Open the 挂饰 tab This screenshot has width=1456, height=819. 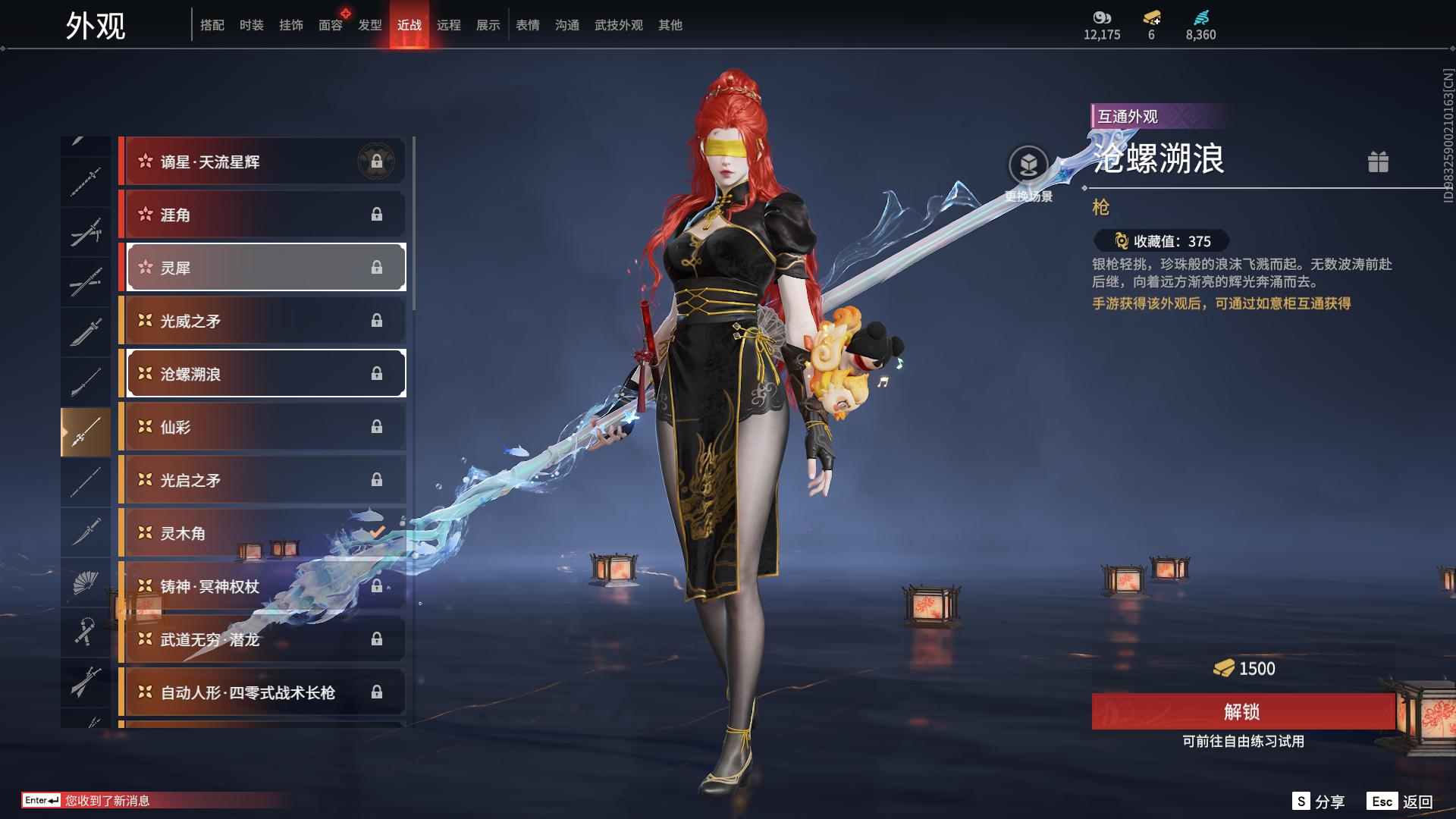pyautogui.click(x=290, y=25)
